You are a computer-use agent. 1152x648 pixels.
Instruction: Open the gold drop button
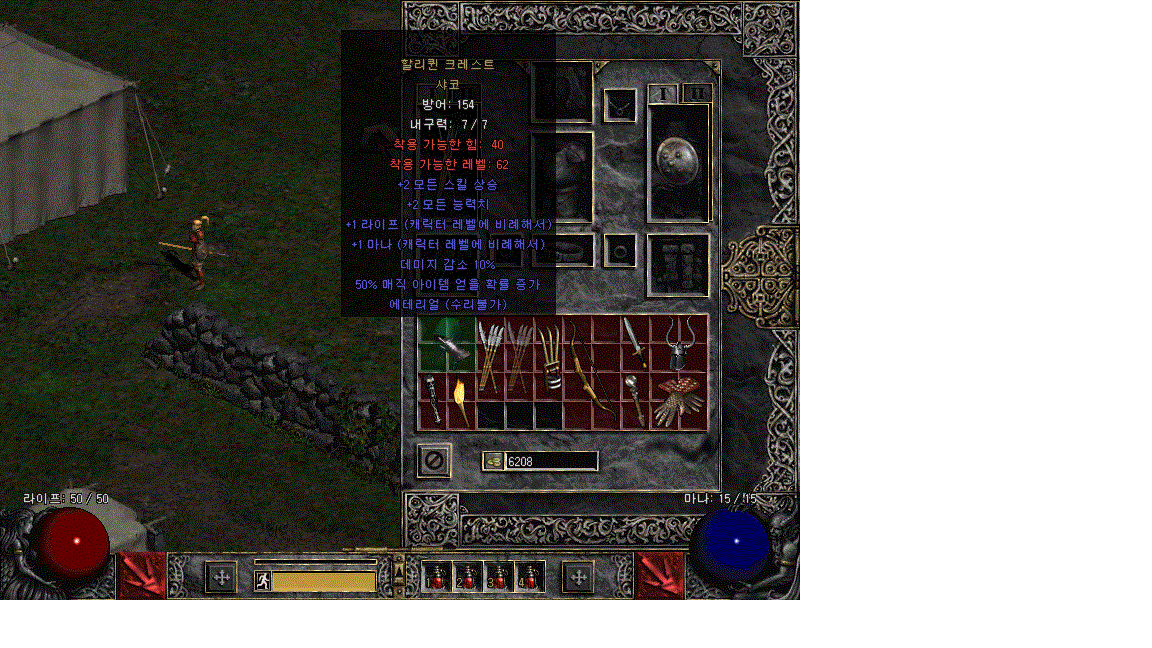tap(493, 461)
